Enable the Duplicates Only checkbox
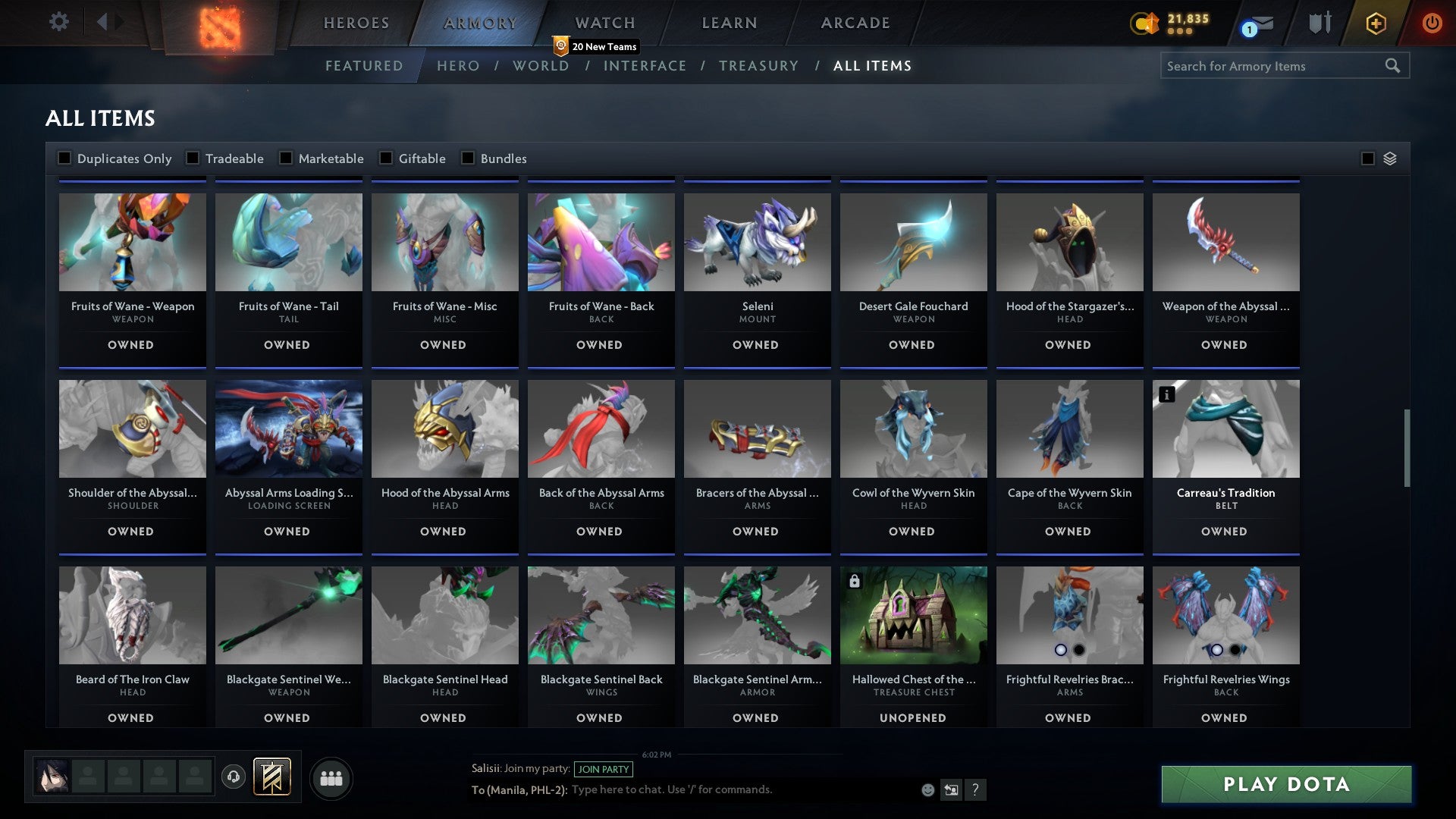Image resolution: width=1456 pixels, height=819 pixels. [64, 158]
